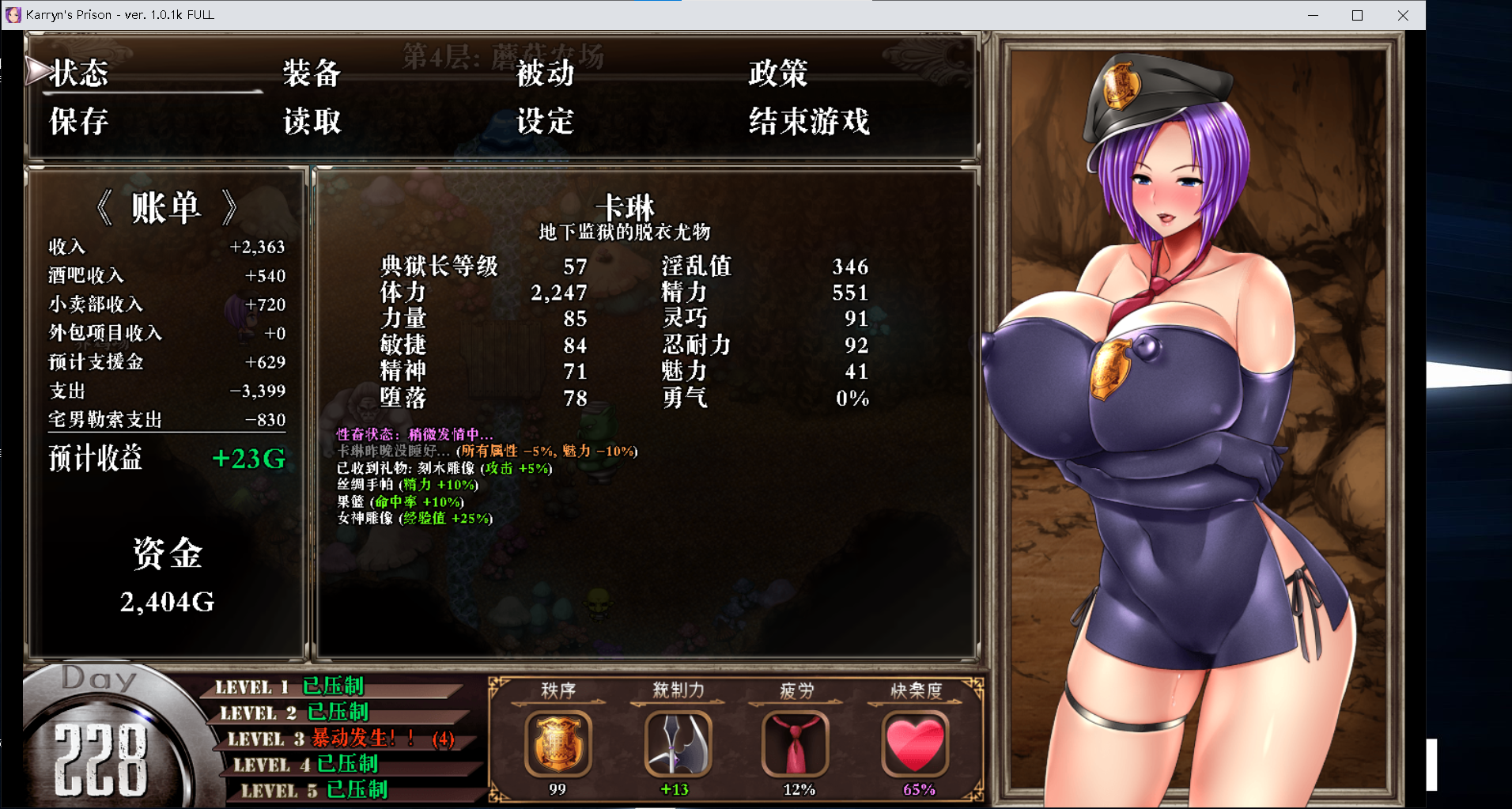
Task: Close the Karryn's Prison window
Action: tap(1403, 15)
